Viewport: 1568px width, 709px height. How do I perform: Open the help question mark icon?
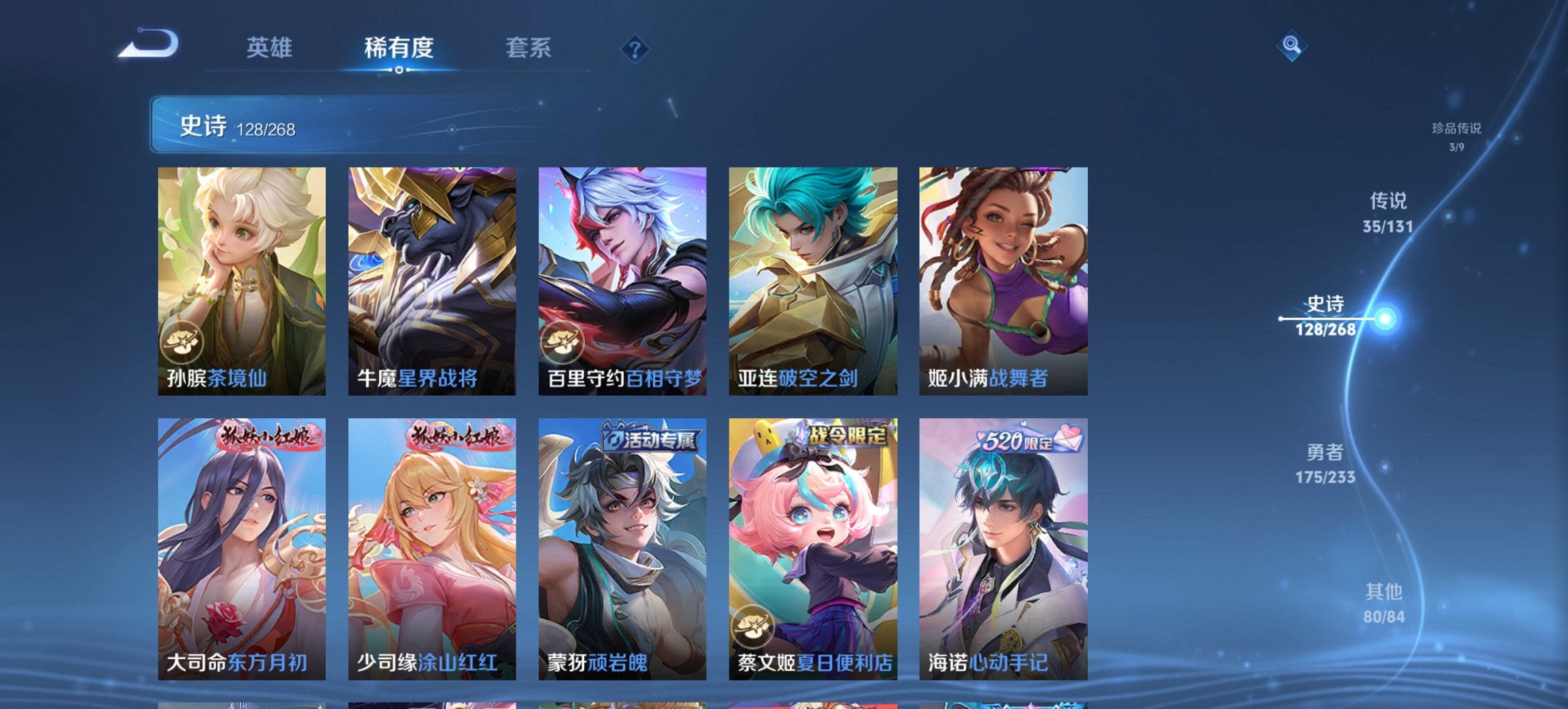pos(635,49)
